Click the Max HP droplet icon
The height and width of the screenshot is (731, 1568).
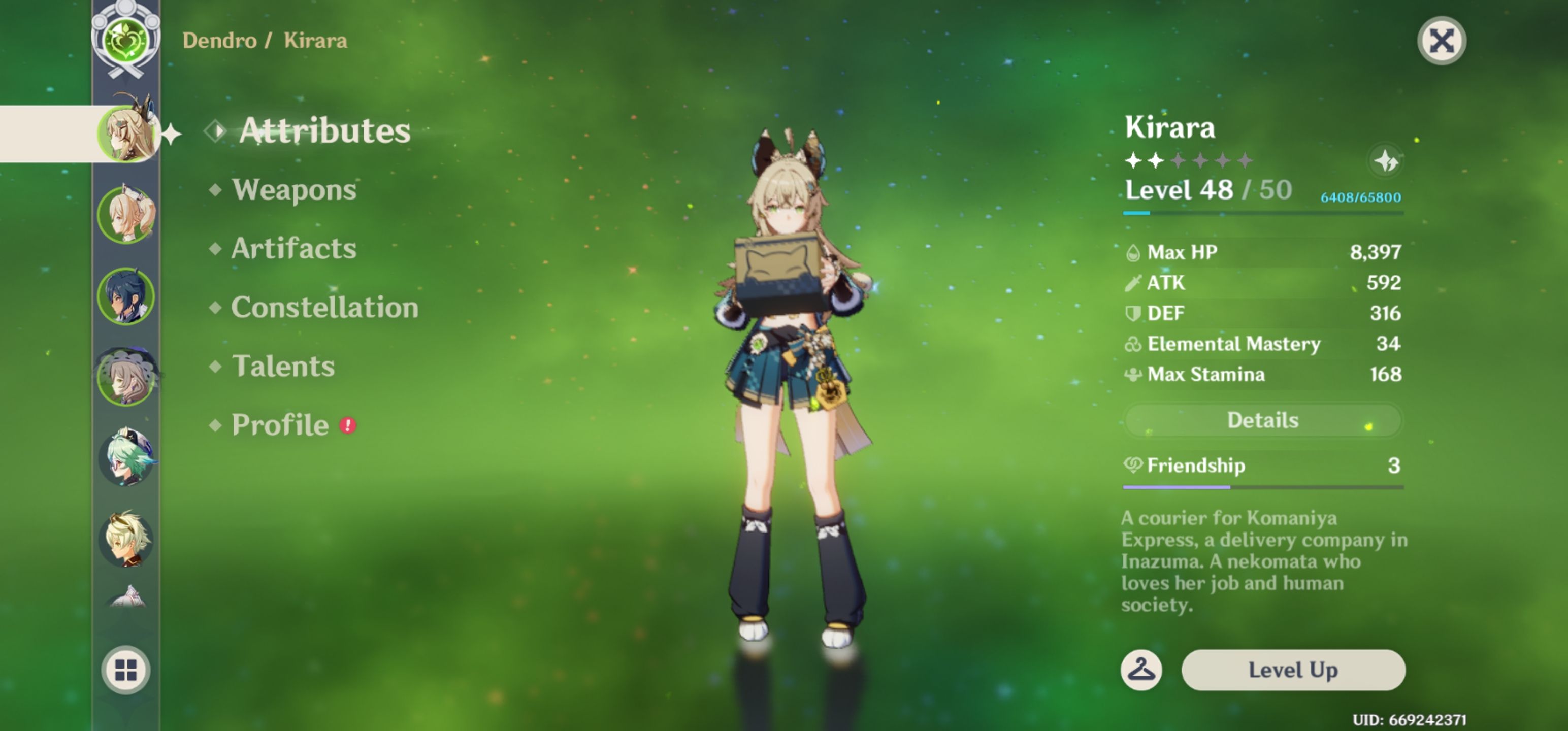point(1133,251)
